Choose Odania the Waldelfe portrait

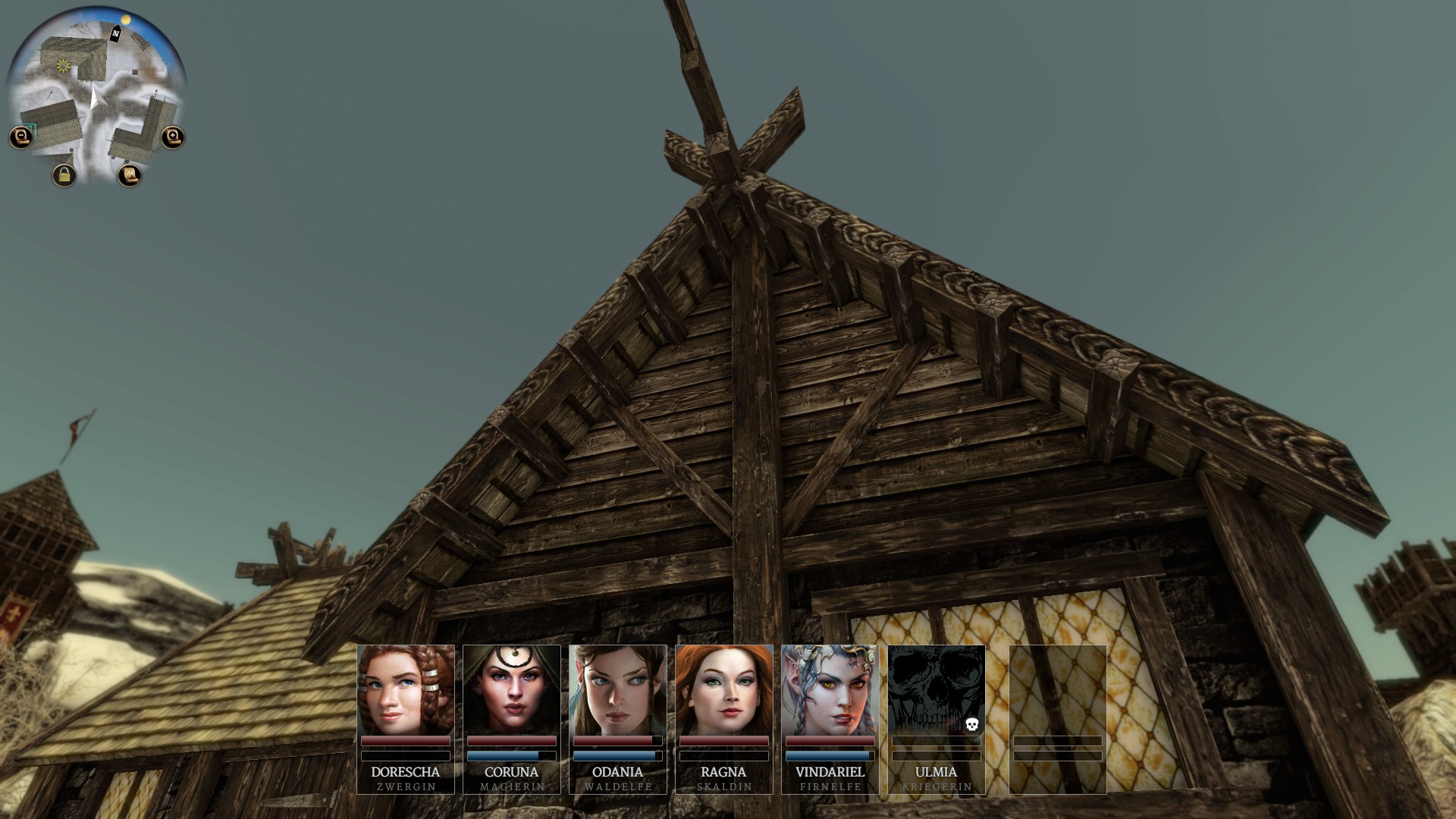point(618,690)
